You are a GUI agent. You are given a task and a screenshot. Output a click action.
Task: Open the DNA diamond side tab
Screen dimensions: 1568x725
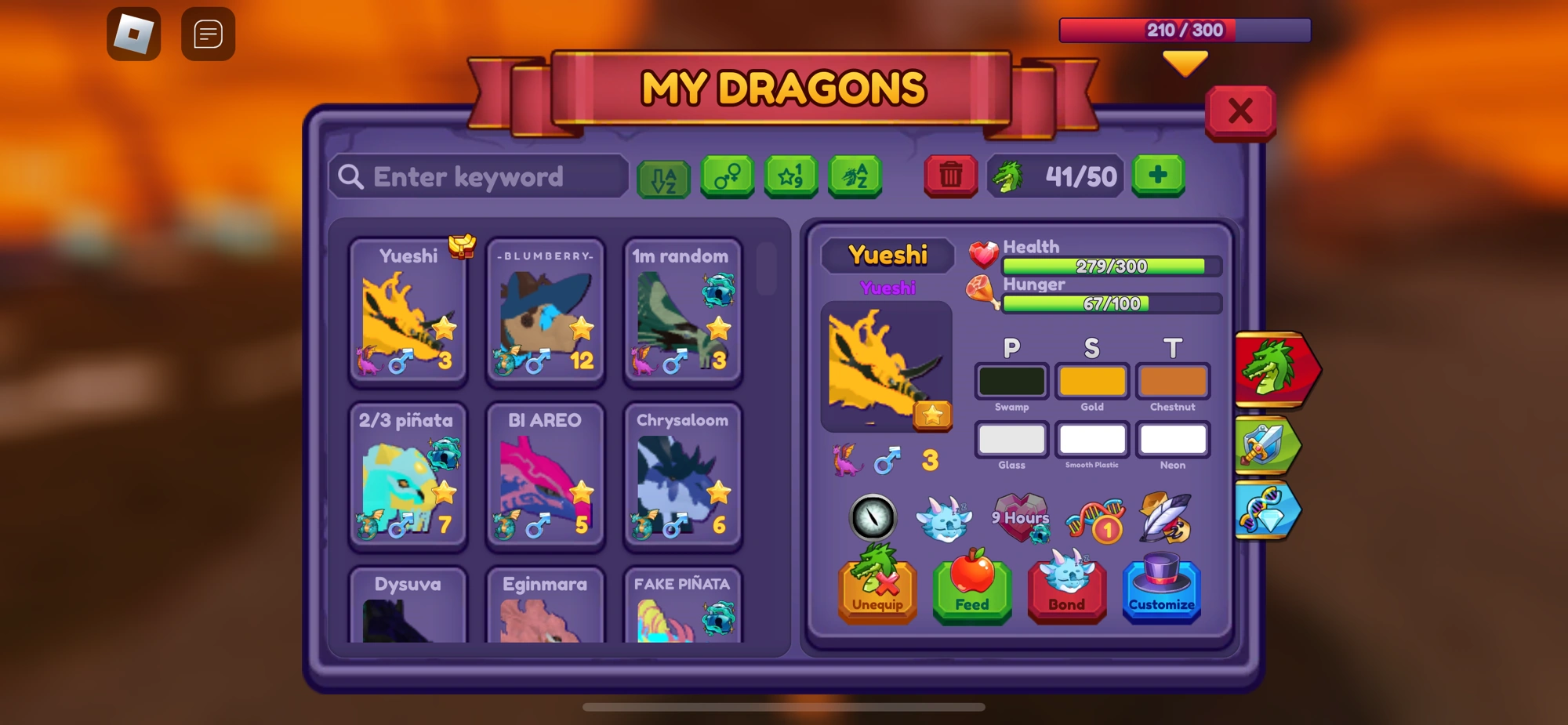click(x=1269, y=509)
